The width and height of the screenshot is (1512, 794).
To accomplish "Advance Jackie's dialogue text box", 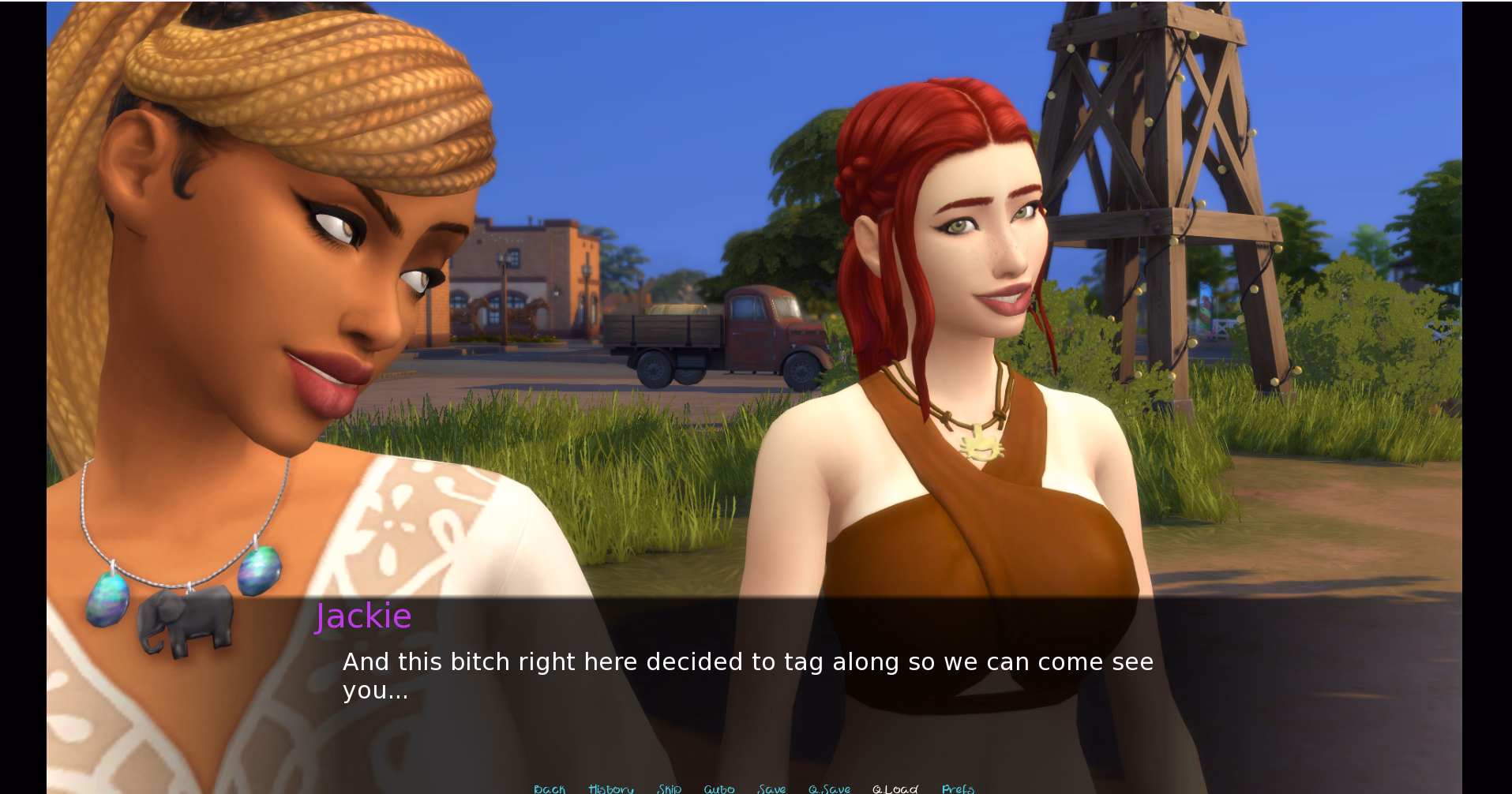I will tap(747, 676).
